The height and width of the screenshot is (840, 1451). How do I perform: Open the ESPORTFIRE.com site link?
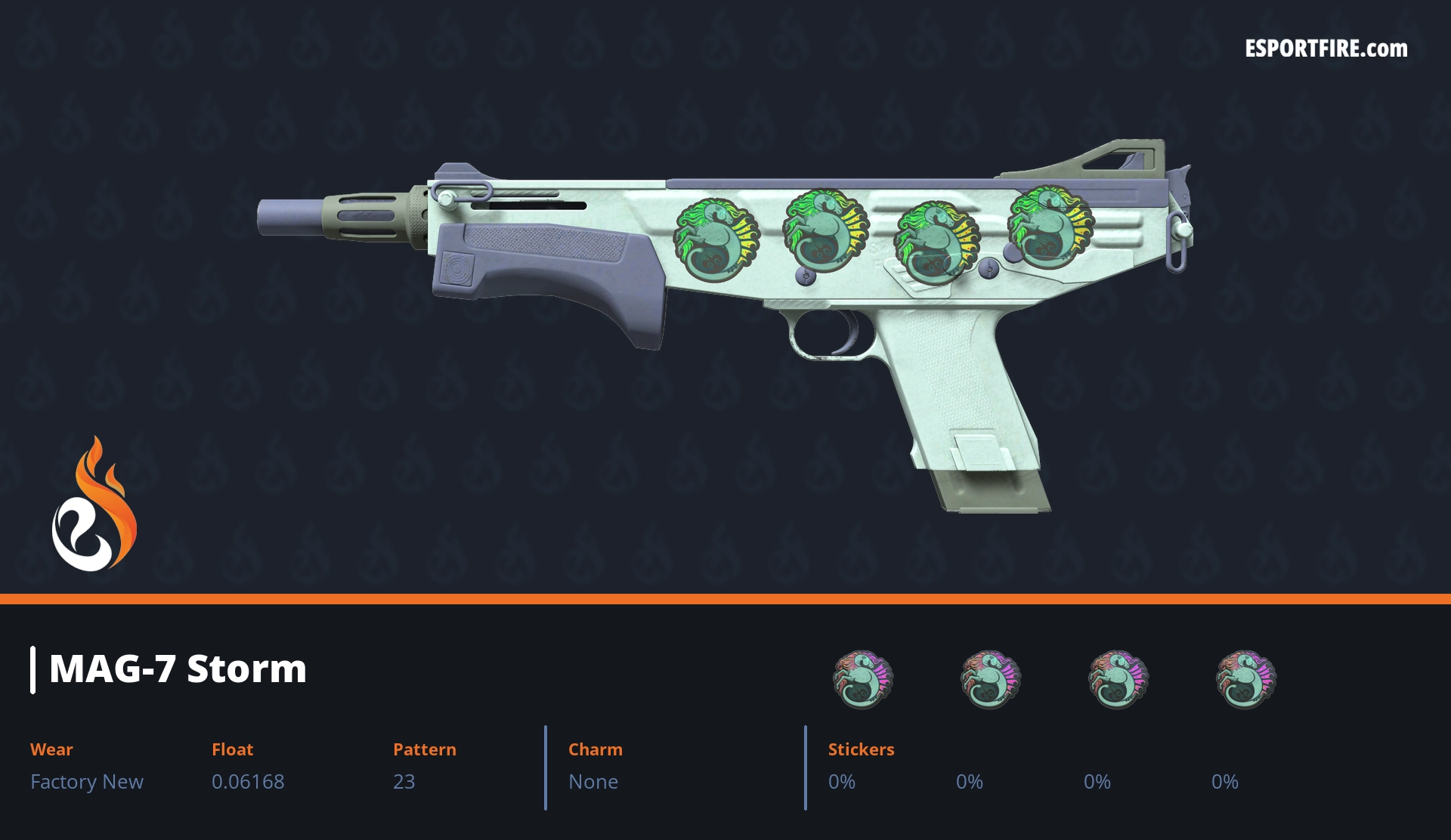[1326, 49]
